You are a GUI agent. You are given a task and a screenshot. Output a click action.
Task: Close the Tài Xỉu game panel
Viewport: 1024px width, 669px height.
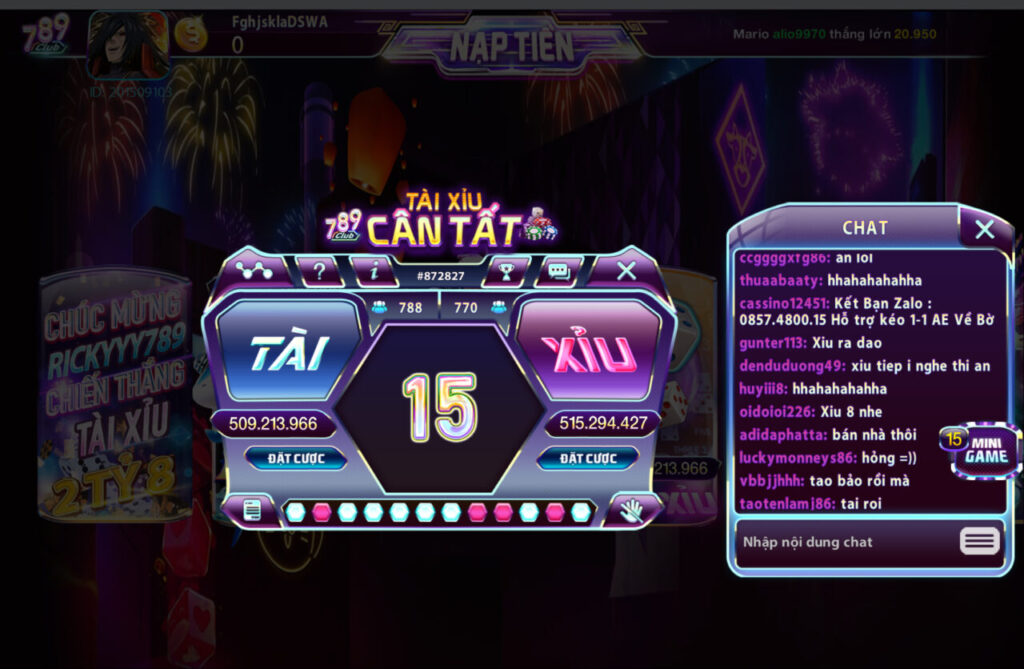point(627,270)
